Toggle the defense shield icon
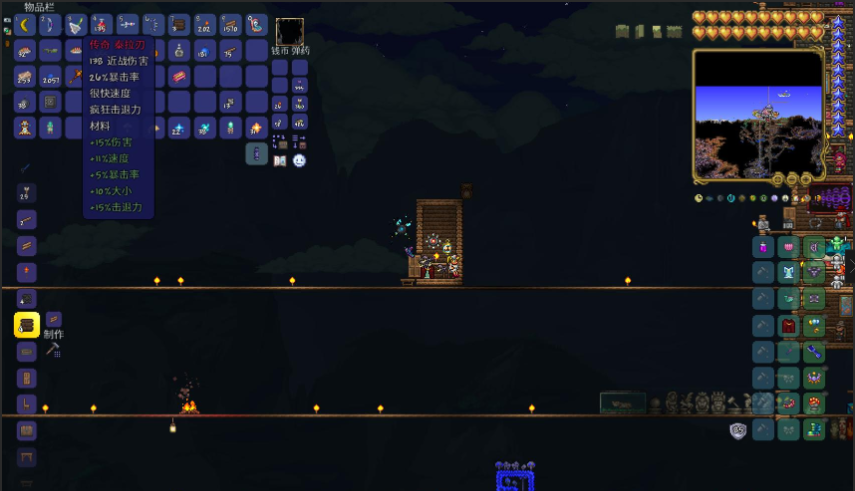Viewport: 855px width, 491px height. click(738, 430)
